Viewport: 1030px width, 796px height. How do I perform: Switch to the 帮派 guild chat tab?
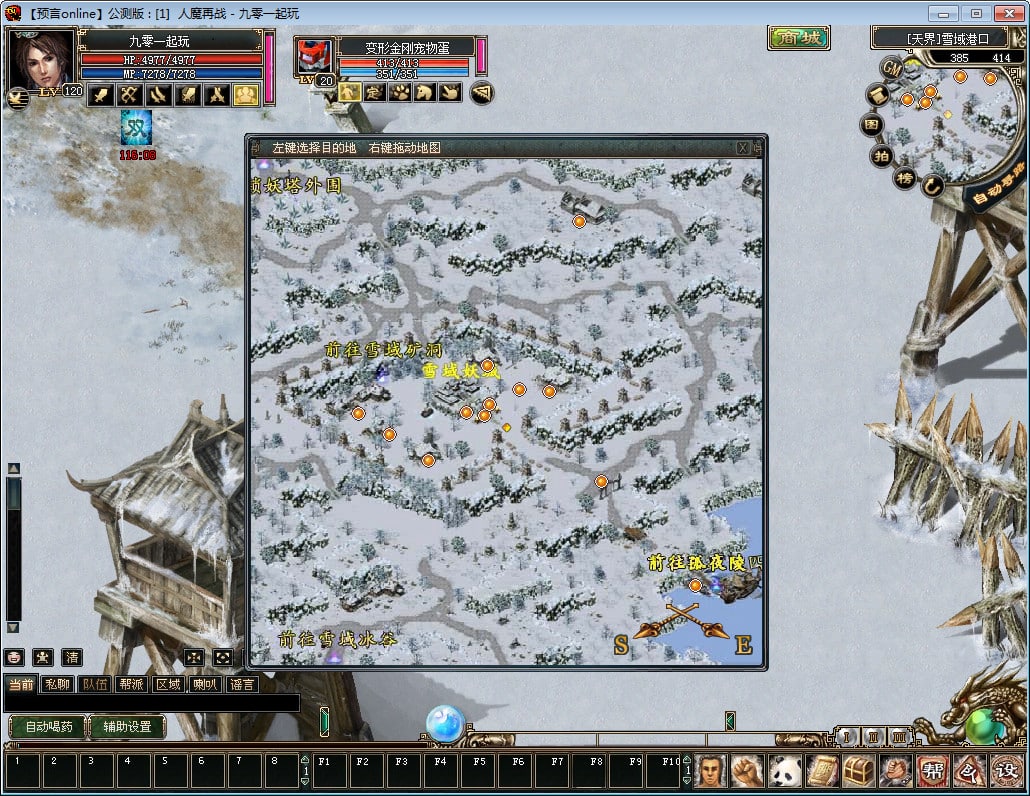pos(131,685)
